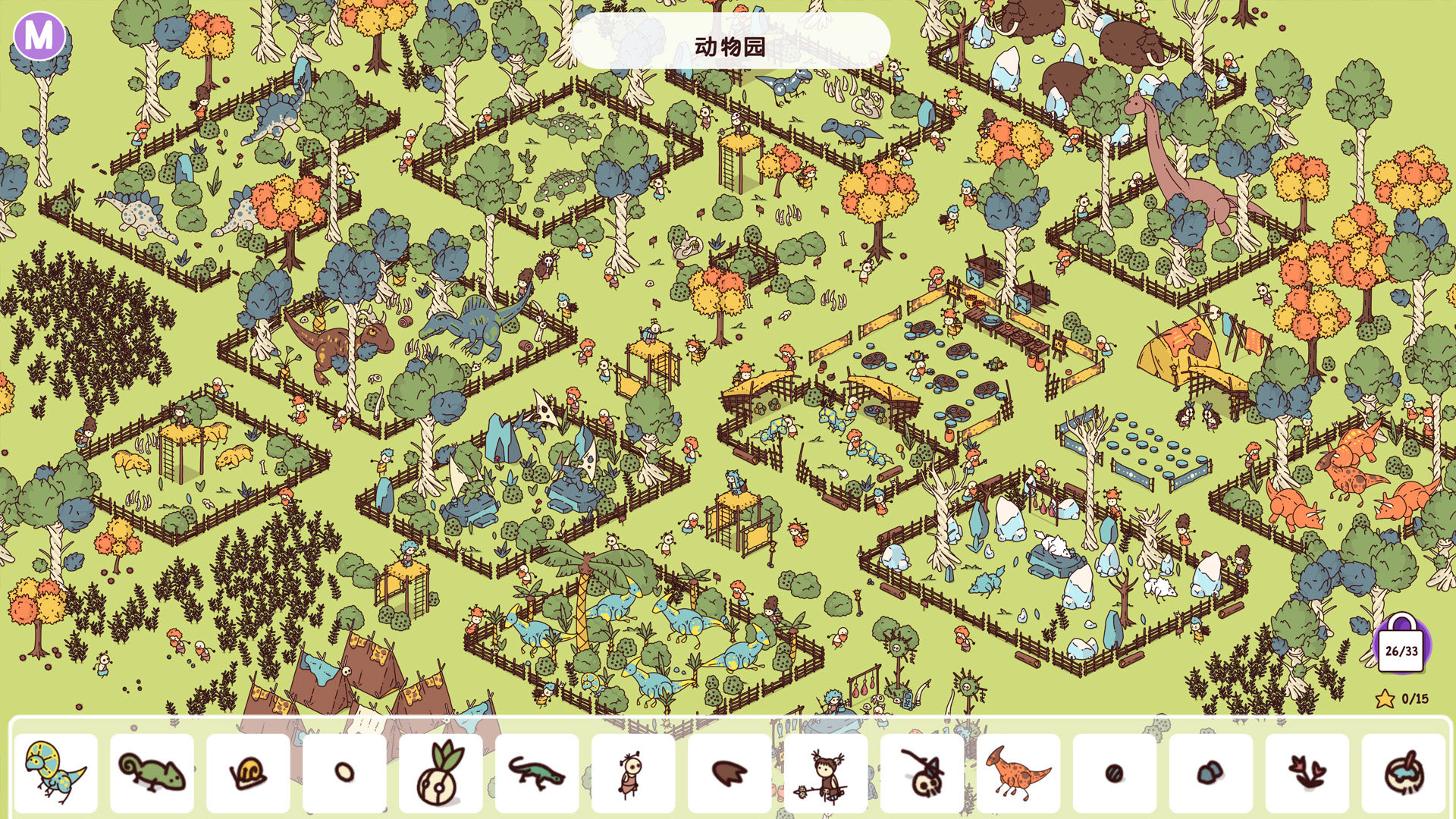Choose the green lizard target slot
1456x819 pixels.
[537, 773]
